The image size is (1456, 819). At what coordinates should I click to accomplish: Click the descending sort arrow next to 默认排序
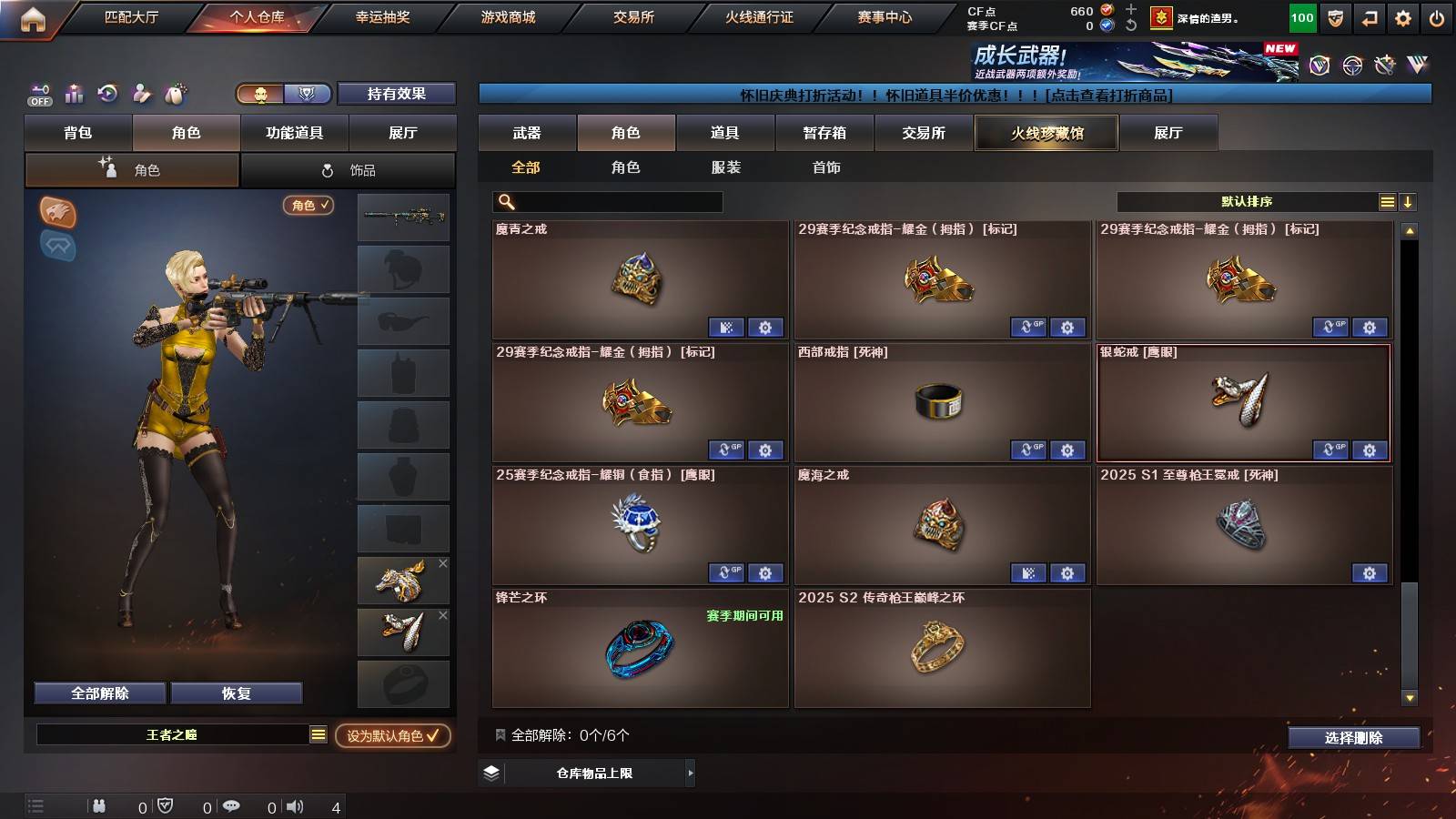pos(1407,199)
